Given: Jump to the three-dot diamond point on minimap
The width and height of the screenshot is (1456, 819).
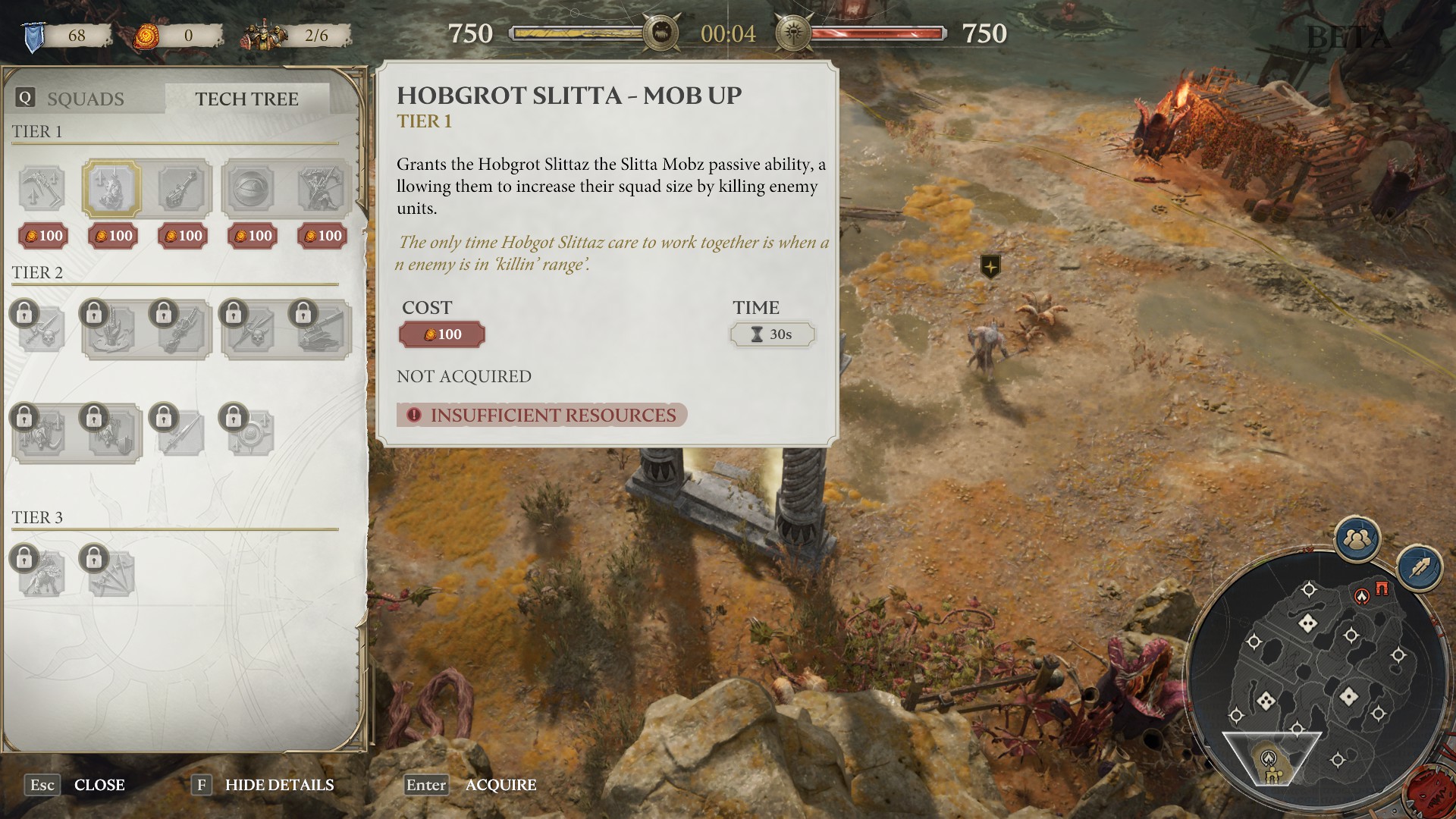Looking at the screenshot, I should click(1265, 701).
